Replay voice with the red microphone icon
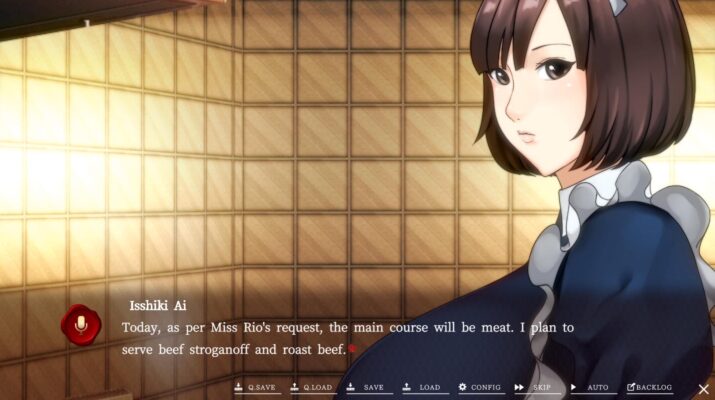This screenshot has height=400, width=715. click(x=79, y=323)
